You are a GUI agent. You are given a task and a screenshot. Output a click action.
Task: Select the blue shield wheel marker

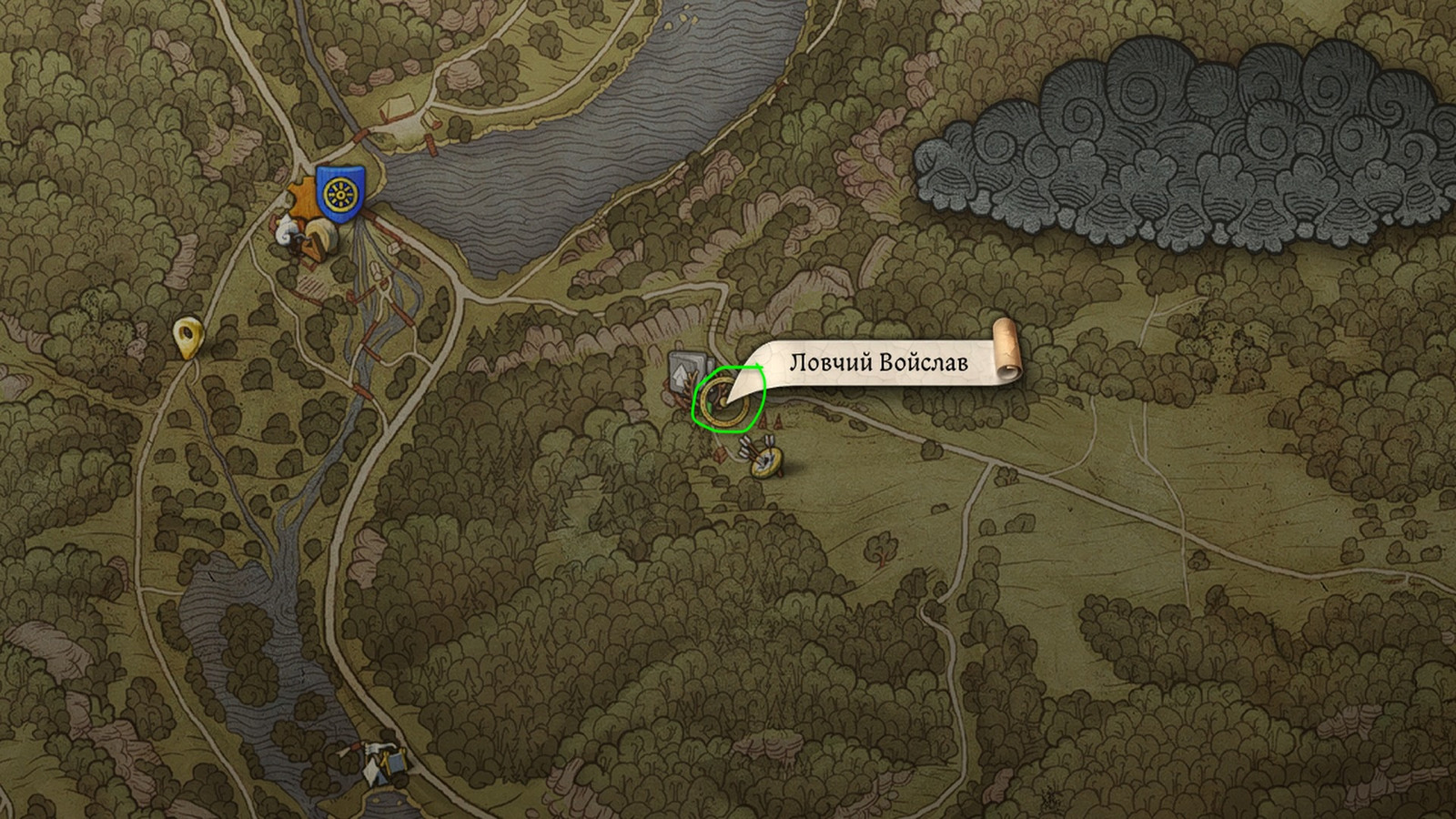click(340, 194)
